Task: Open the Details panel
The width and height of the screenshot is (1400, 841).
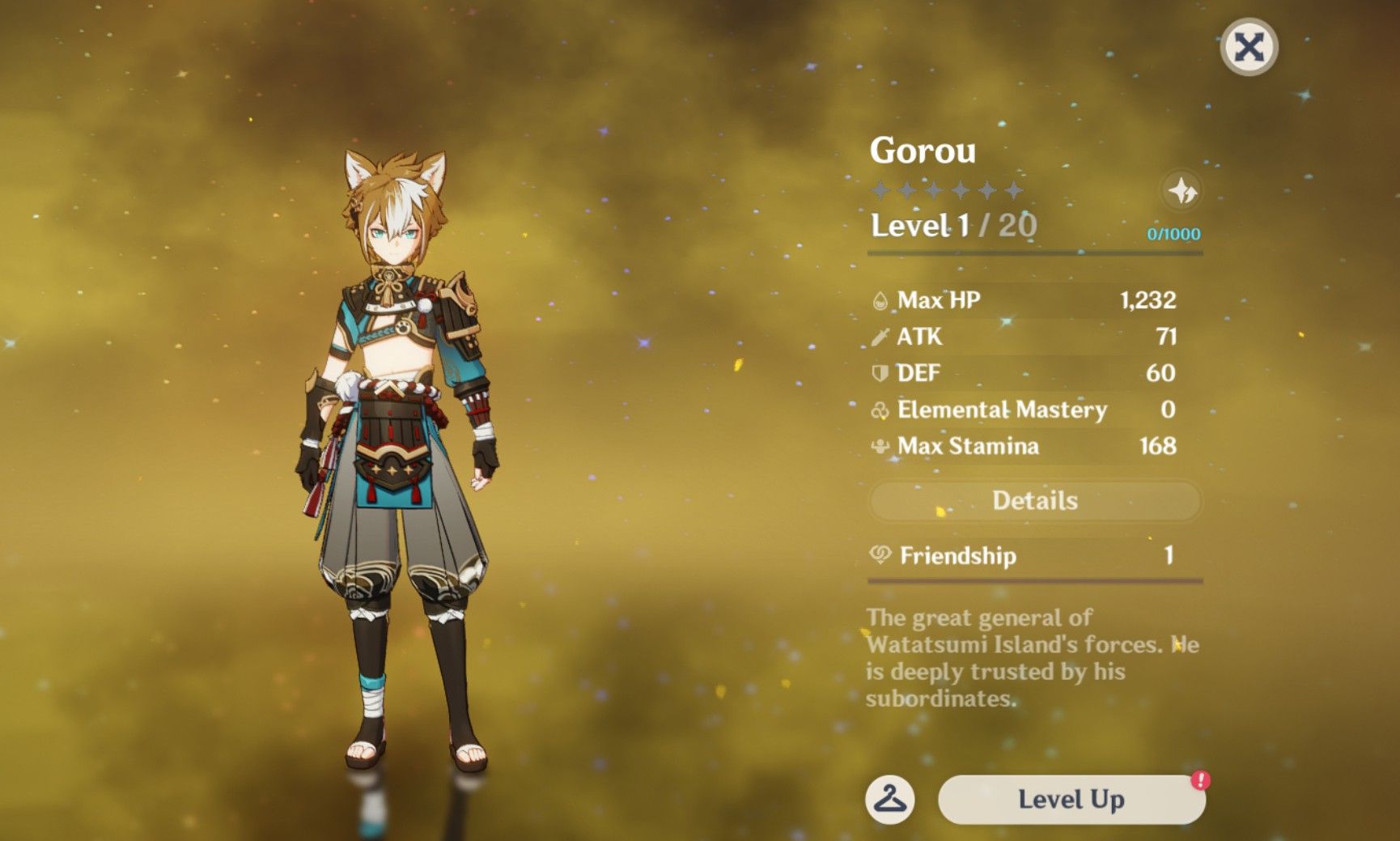Action: (x=1034, y=500)
